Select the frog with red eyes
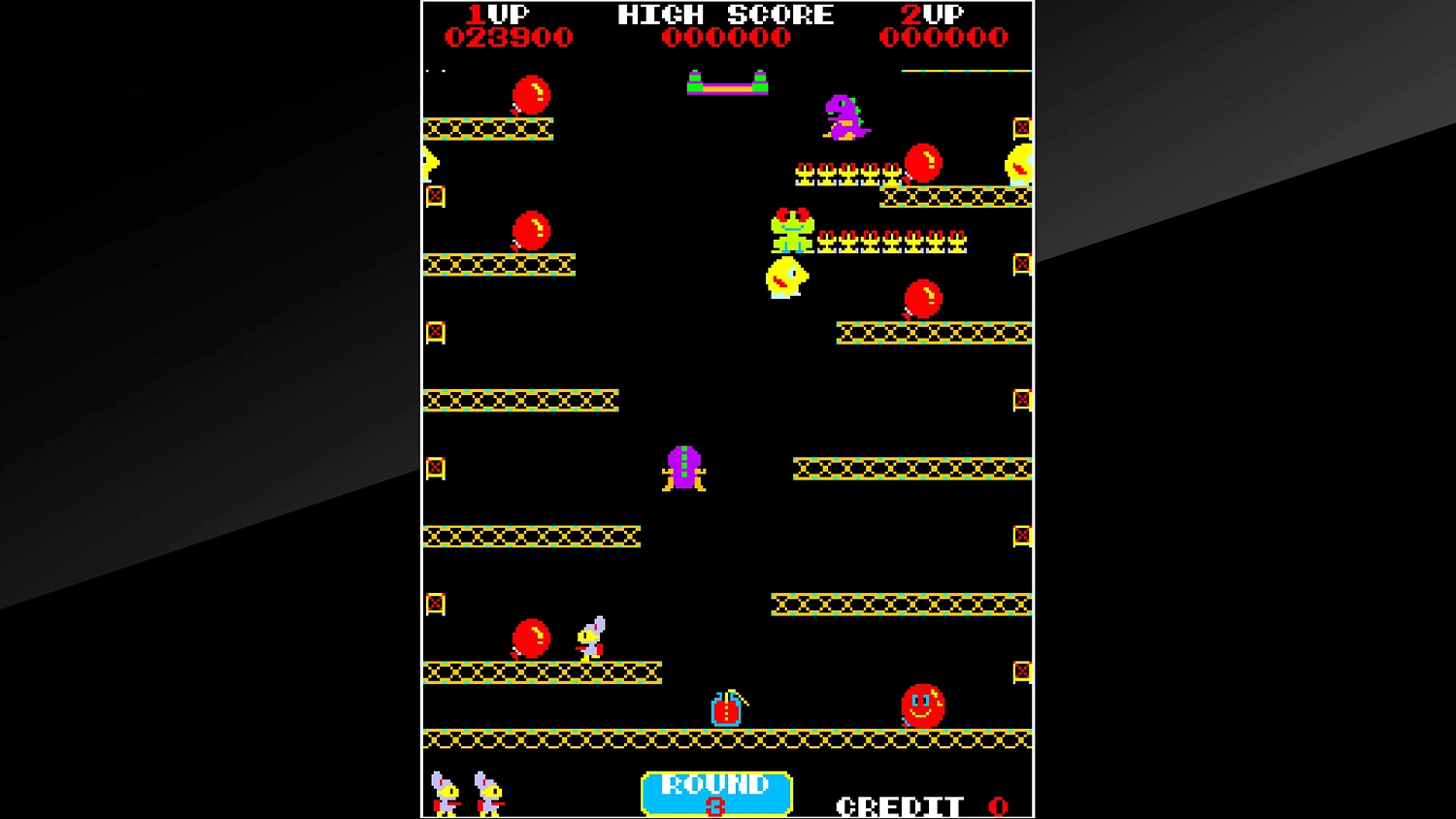1456x819 pixels. coord(791,231)
